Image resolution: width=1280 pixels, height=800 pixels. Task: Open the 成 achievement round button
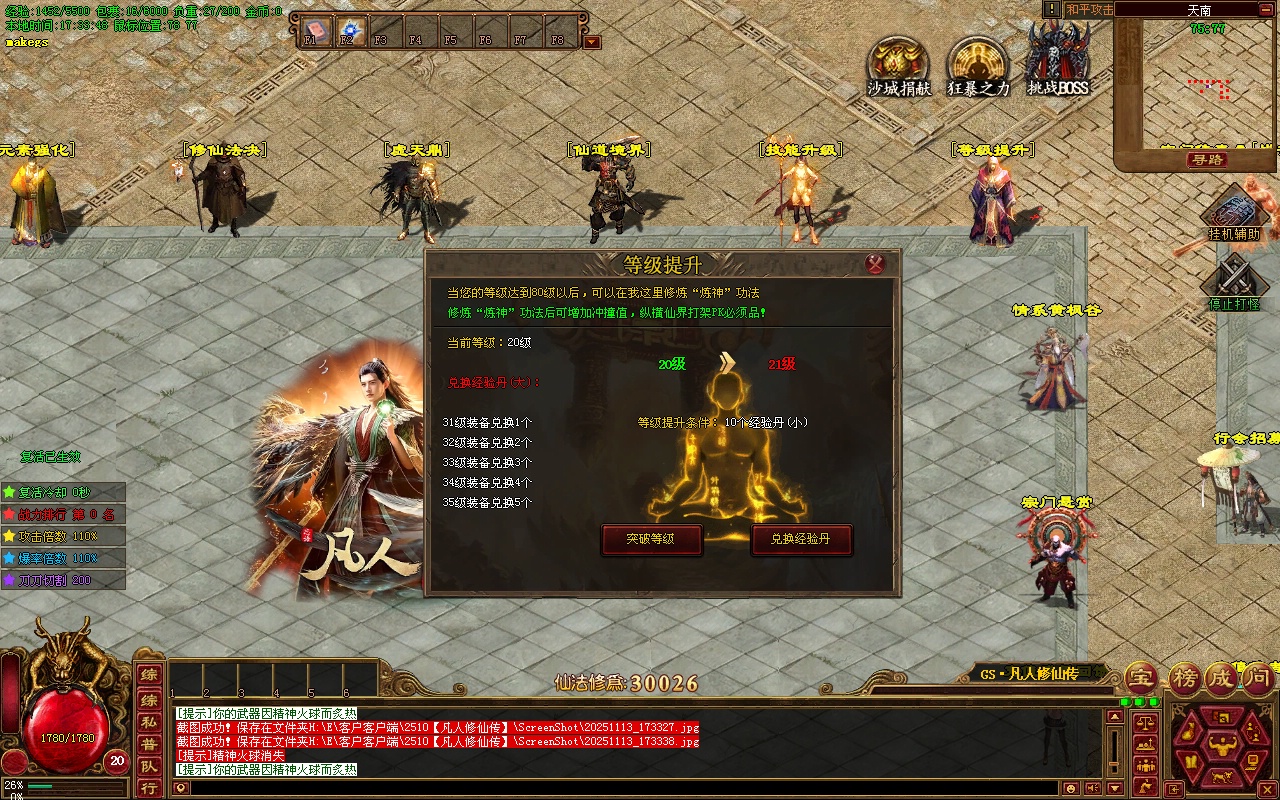click(x=1220, y=678)
